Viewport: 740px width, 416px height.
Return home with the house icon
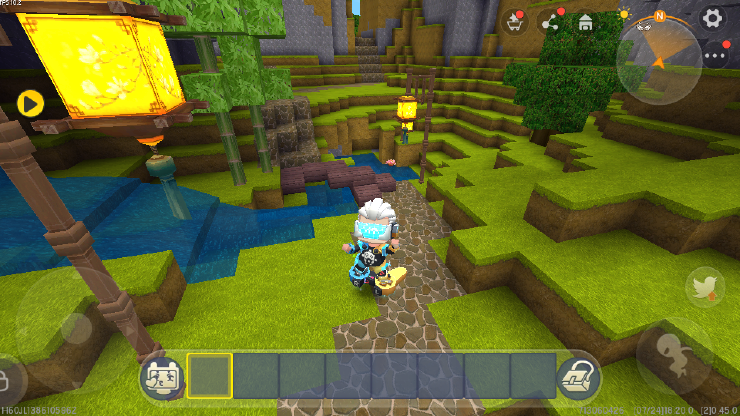tap(585, 22)
